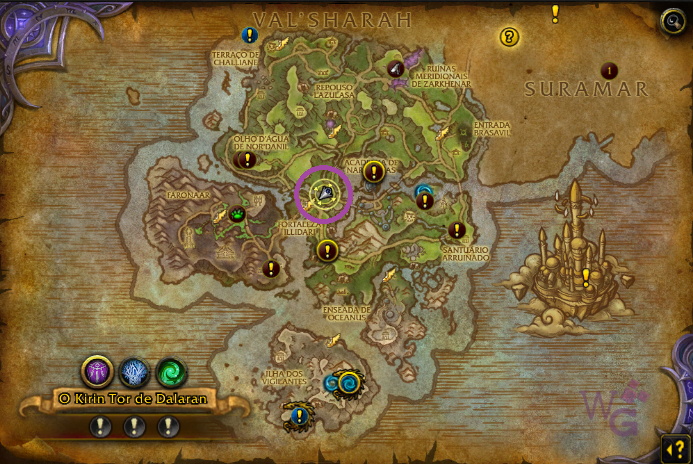Viewport: 693px width, 464px height.
Task: Open the magnifying glass map filter button
Action: (x=673, y=22)
